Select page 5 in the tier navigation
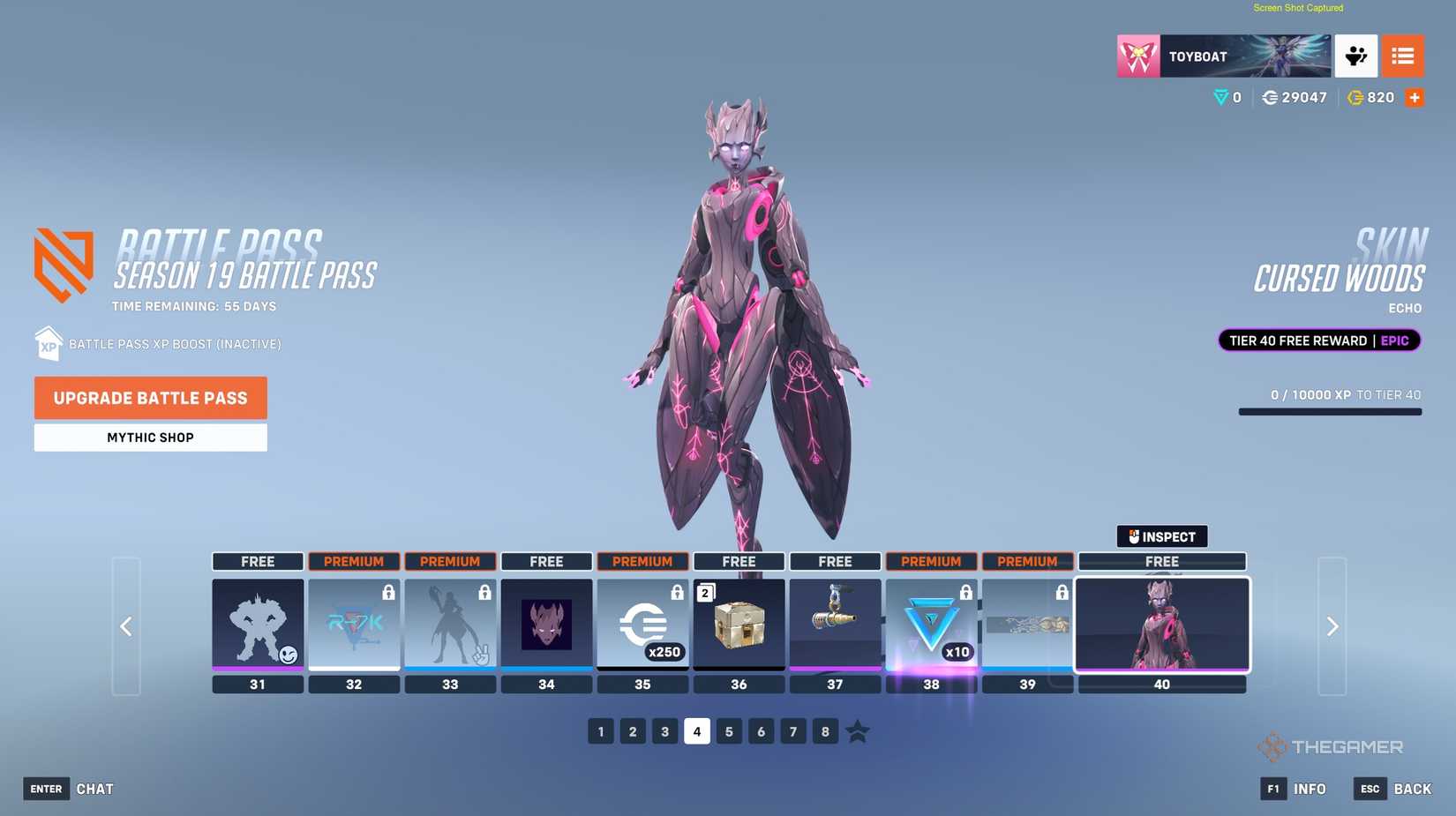 [729, 730]
